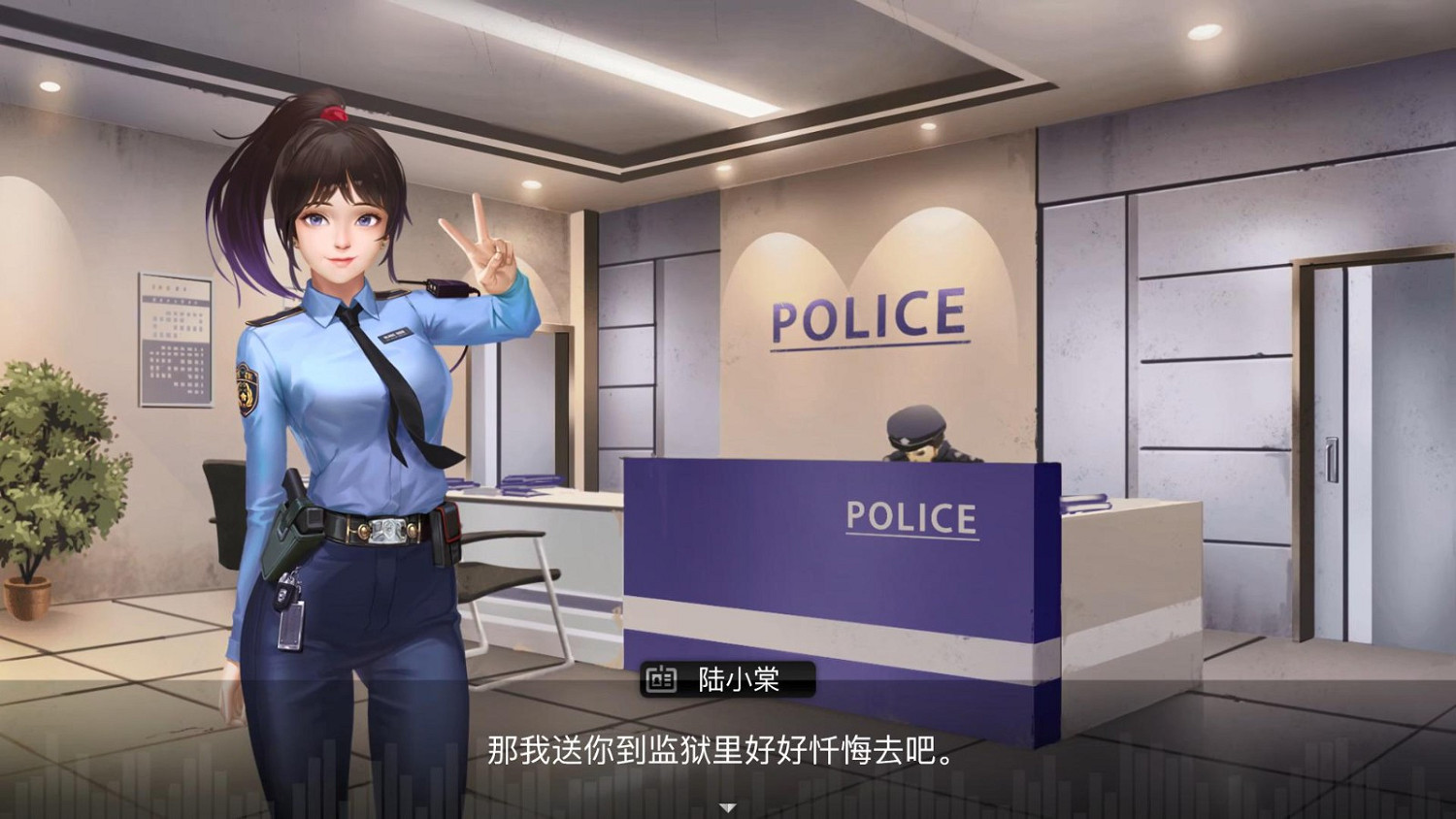This screenshot has height=819, width=1456.
Task: Click the police badge on her sleeve
Action: pos(246,390)
